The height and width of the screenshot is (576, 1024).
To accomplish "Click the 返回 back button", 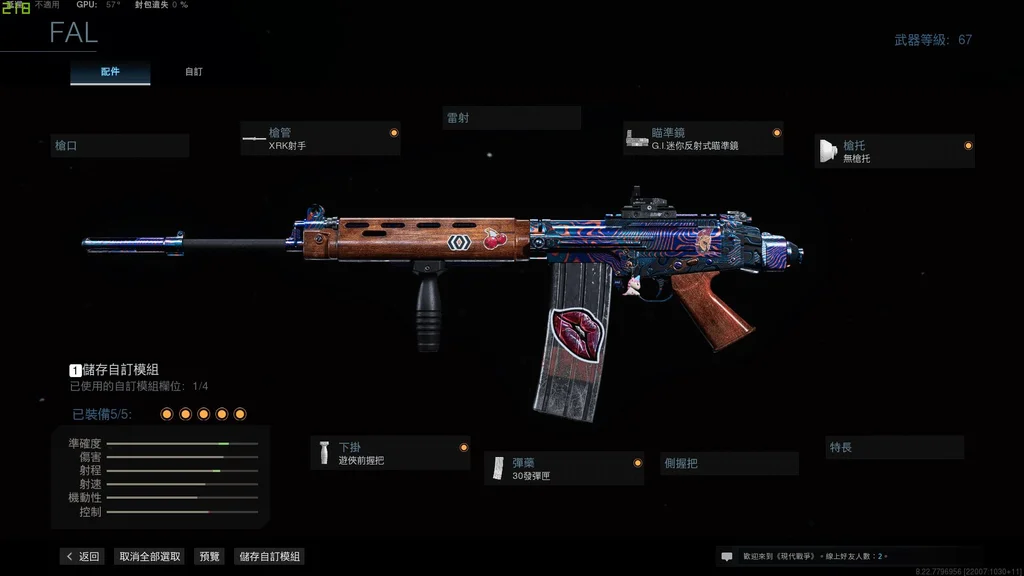I will (x=82, y=557).
